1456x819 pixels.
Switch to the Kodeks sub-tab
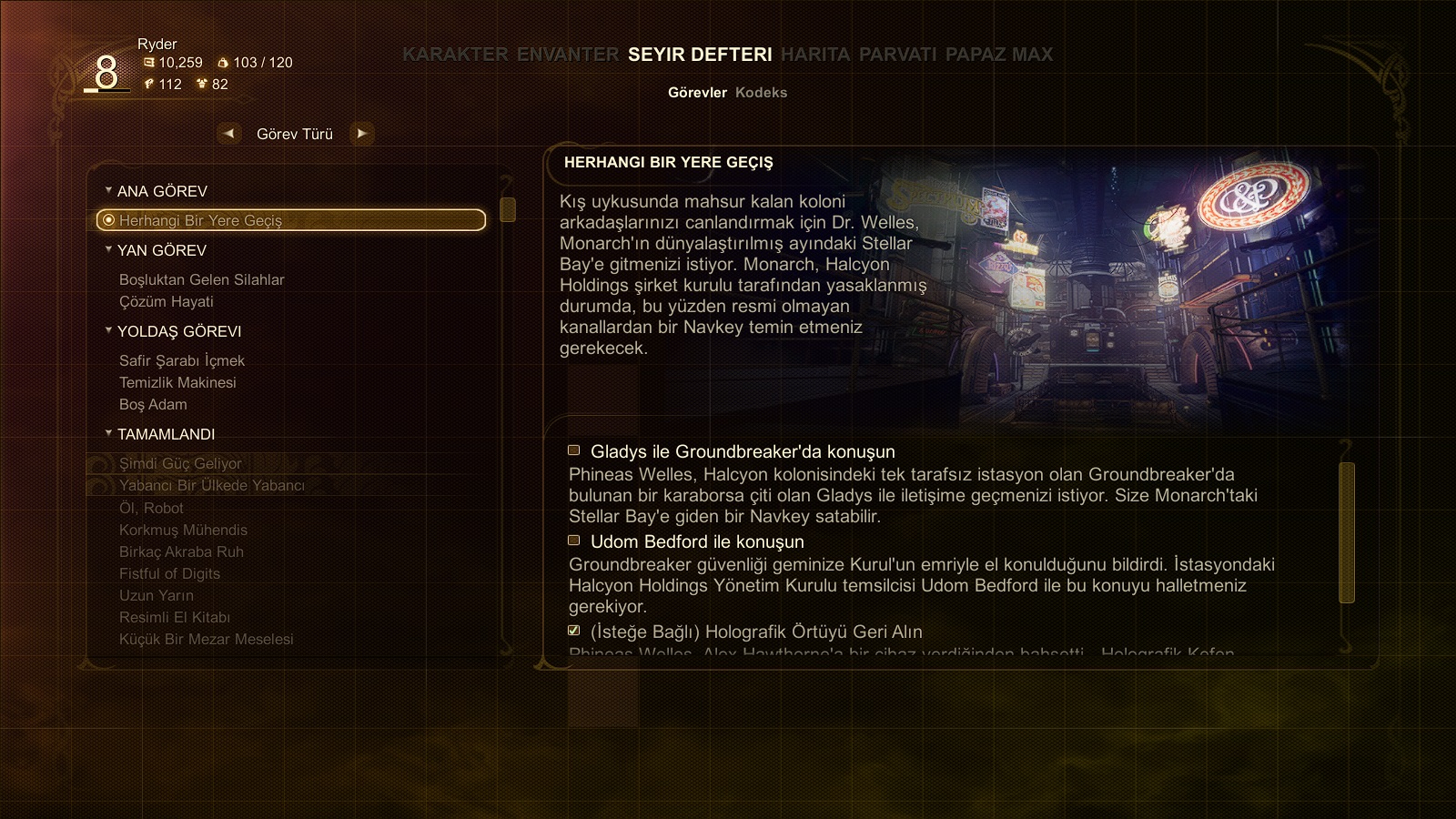click(761, 93)
